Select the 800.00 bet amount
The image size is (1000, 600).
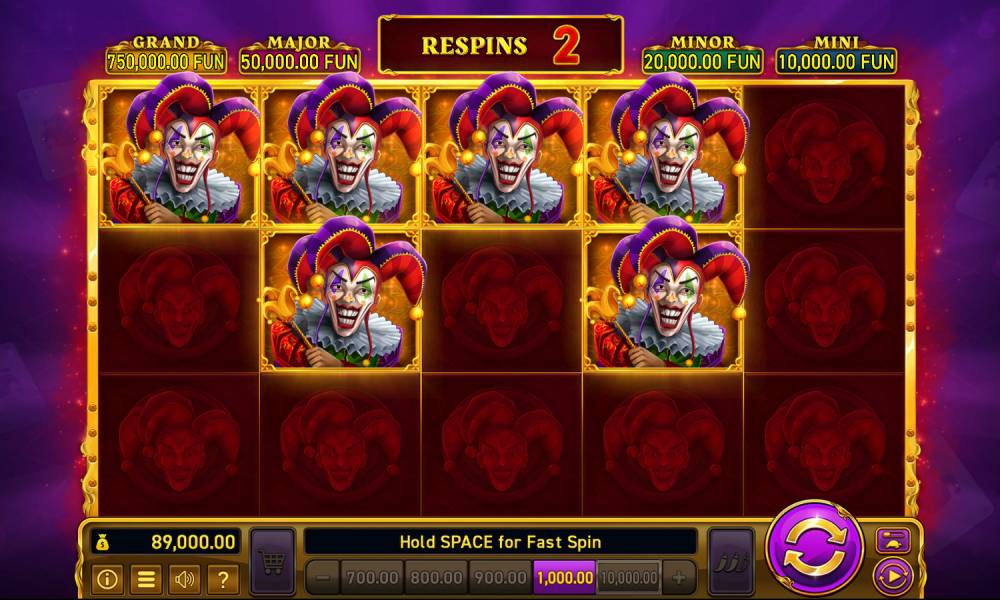pos(436,577)
